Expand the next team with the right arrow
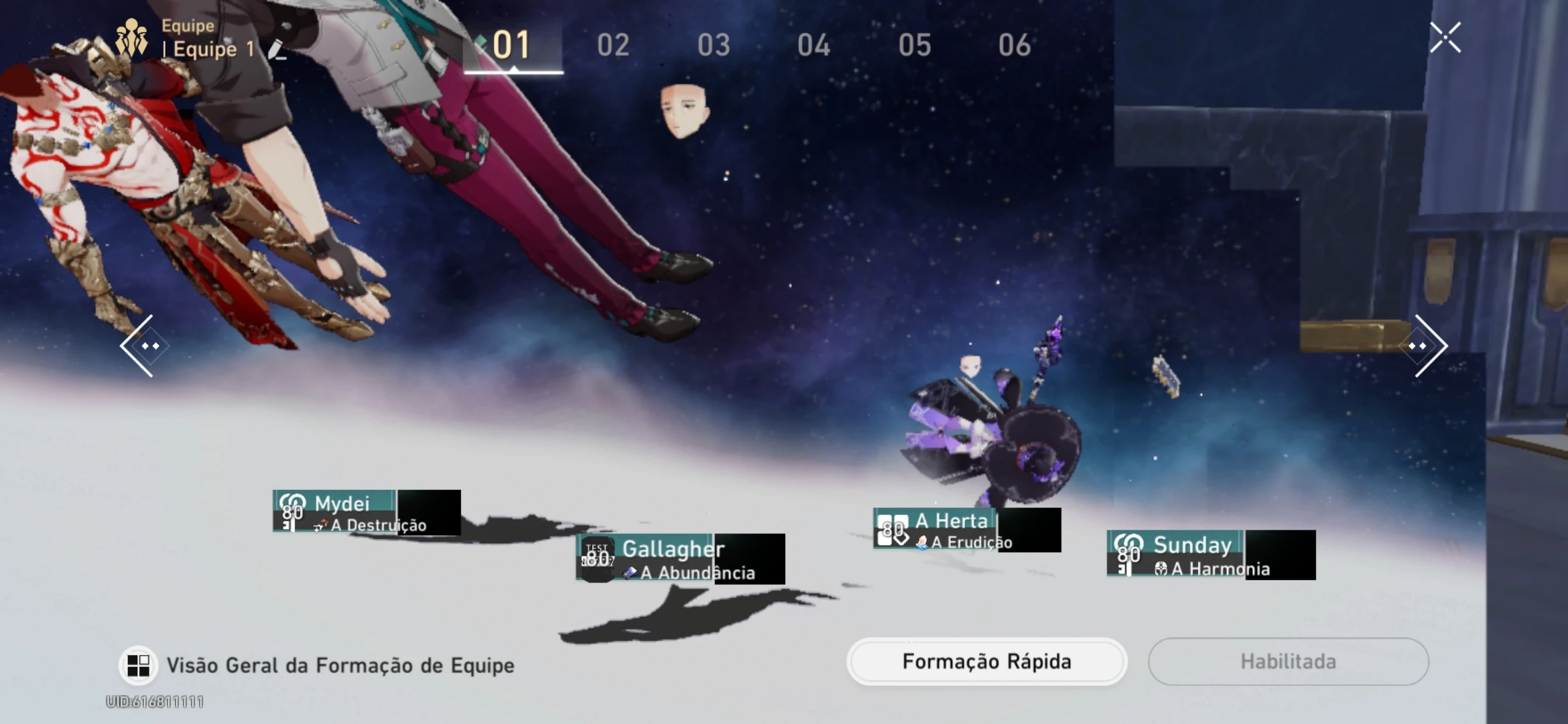 tap(1419, 345)
